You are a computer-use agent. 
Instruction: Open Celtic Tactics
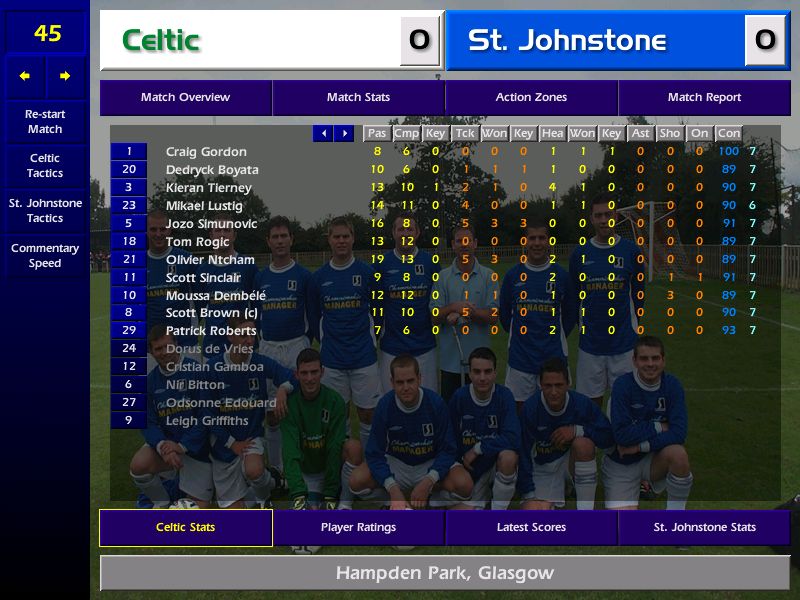(x=45, y=165)
